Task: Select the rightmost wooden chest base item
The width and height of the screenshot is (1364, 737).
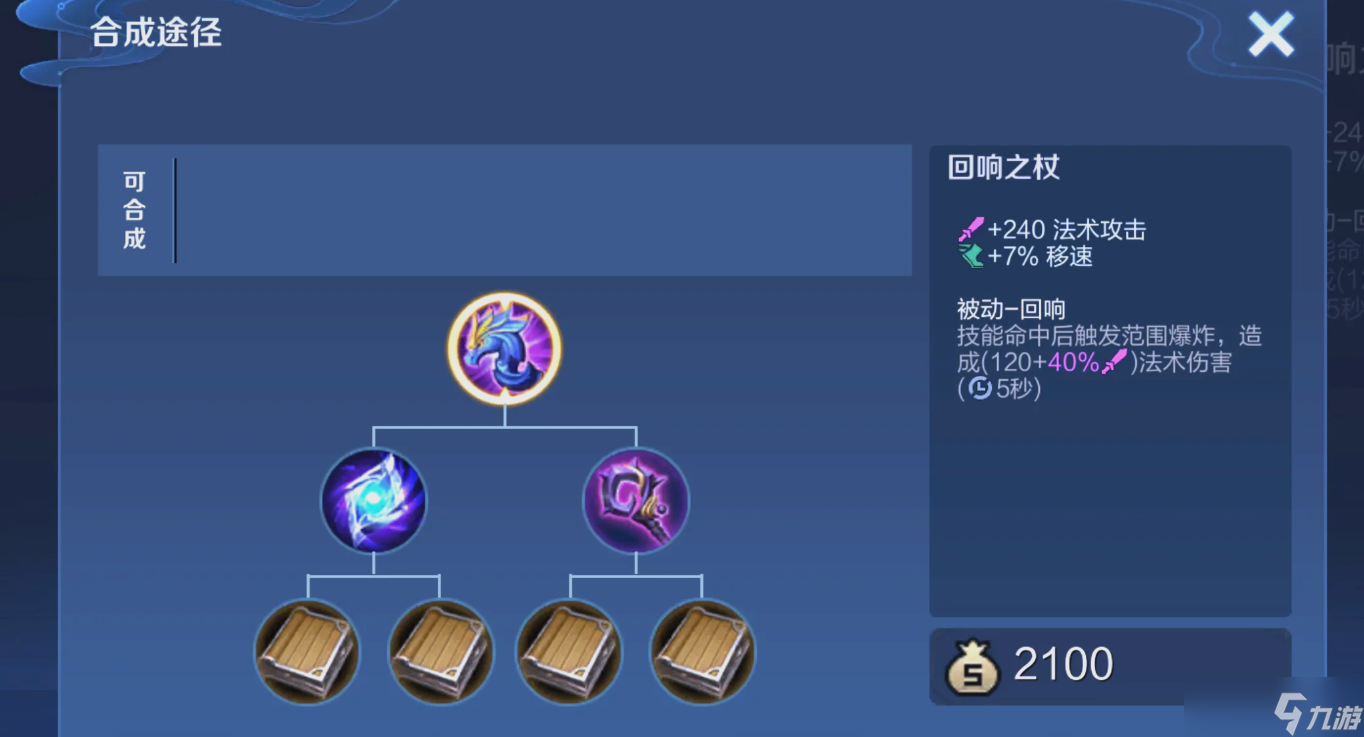Action: tap(701, 652)
